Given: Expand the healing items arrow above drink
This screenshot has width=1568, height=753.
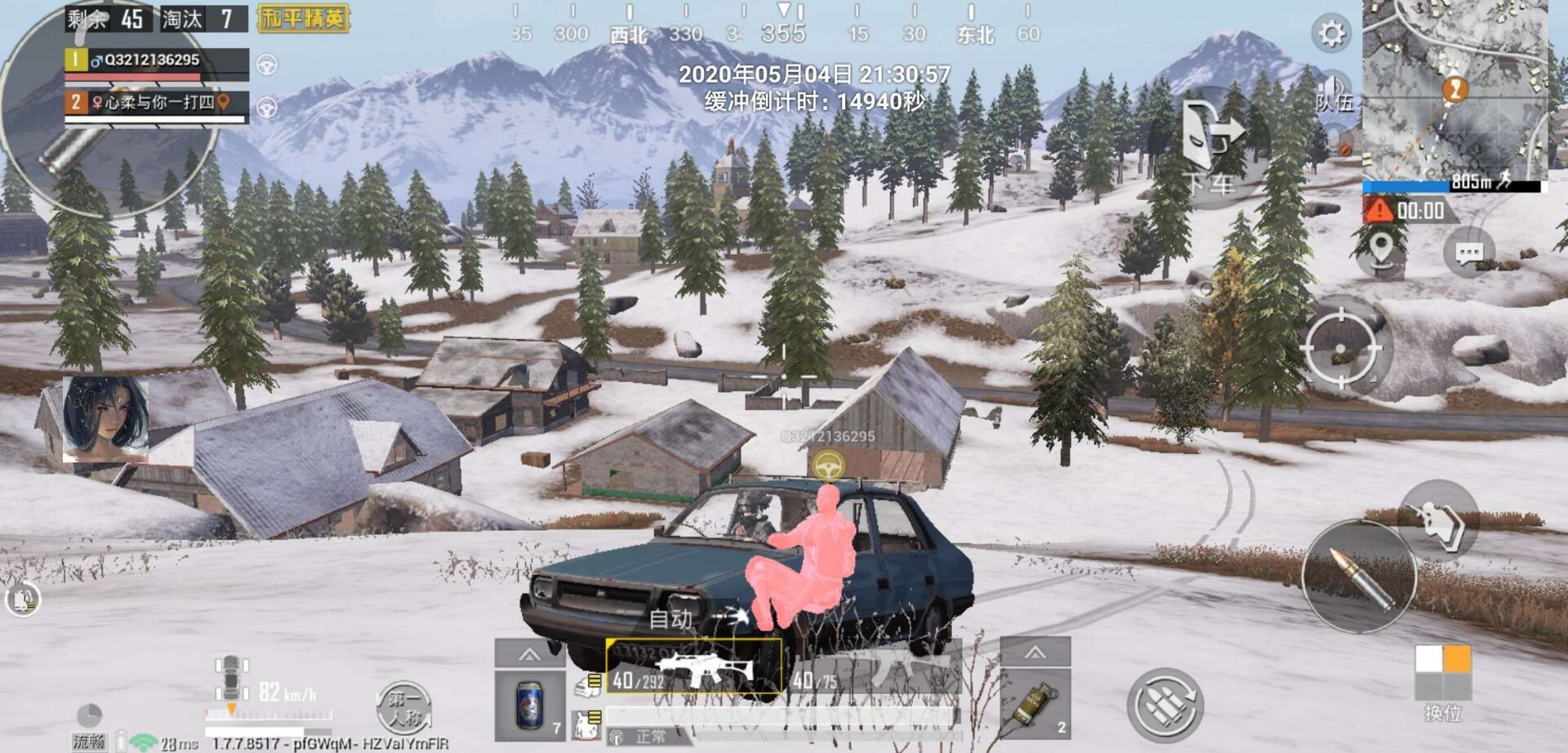Looking at the screenshot, I should (x=529, y=654).
